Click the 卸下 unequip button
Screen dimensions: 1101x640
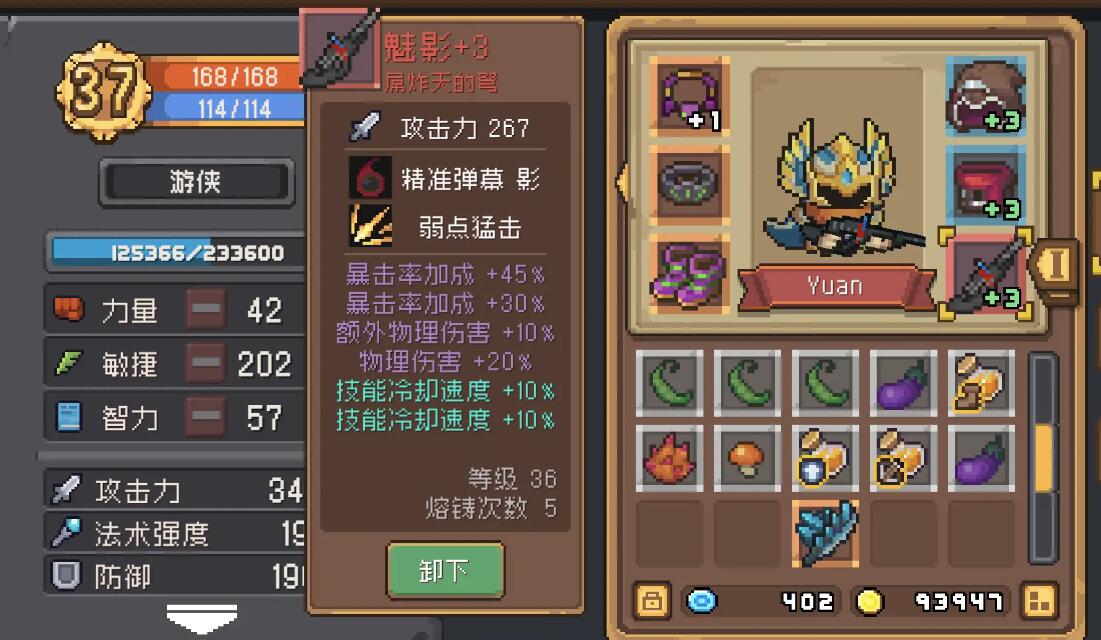(x=445, y=570)
